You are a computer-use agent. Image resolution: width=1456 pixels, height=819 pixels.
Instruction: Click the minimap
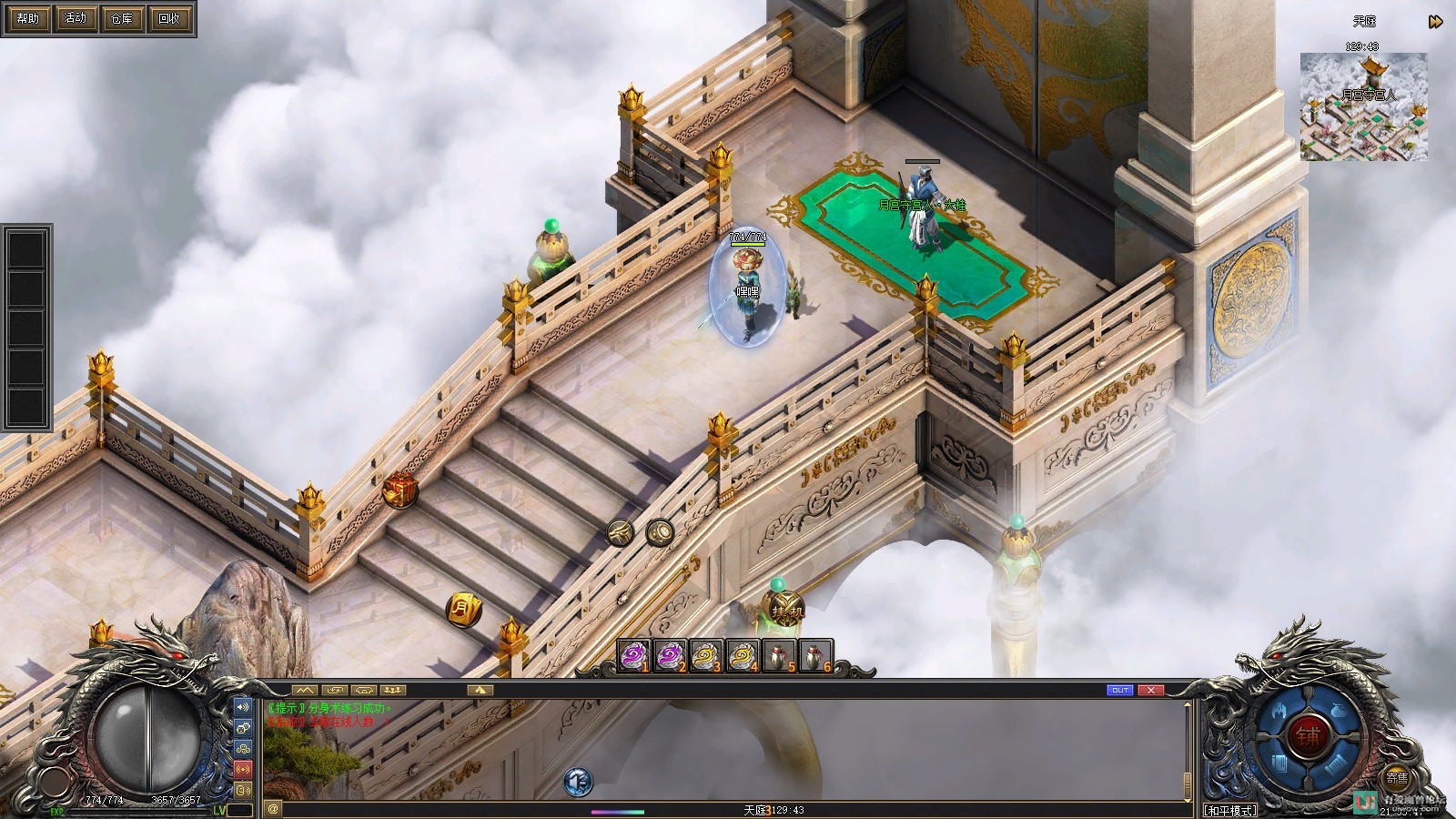click(x=1363, y=106)
